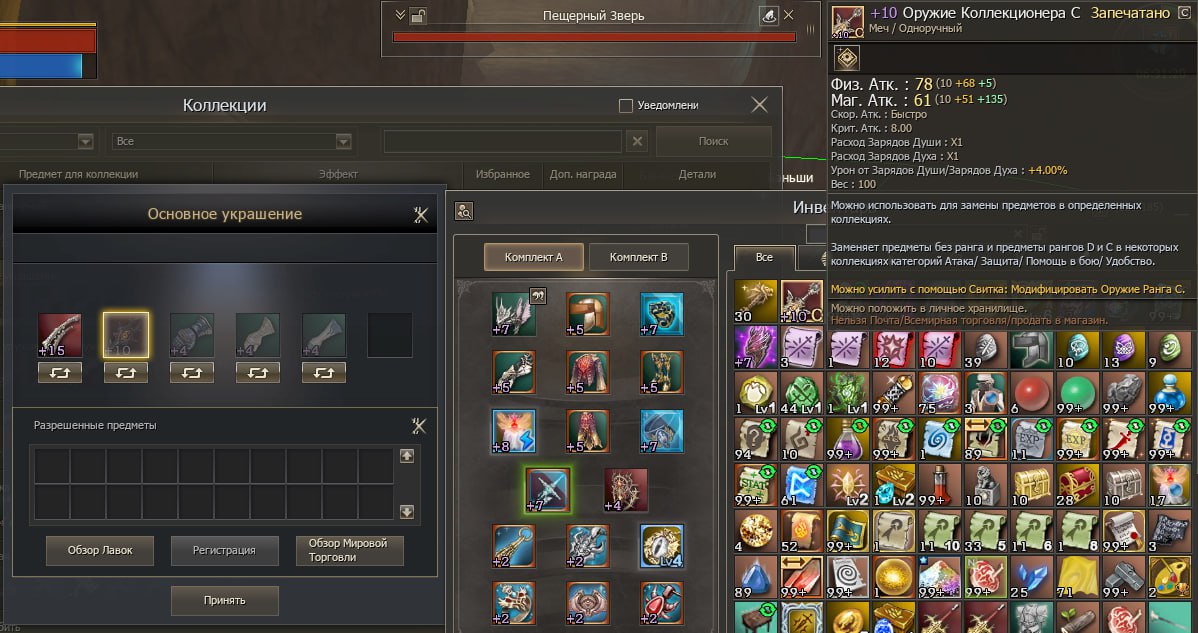The height and width of the screenshot is (633, 1198).
Task: Select the 'Все' inventory tab
Action: [x=764, y=257]
